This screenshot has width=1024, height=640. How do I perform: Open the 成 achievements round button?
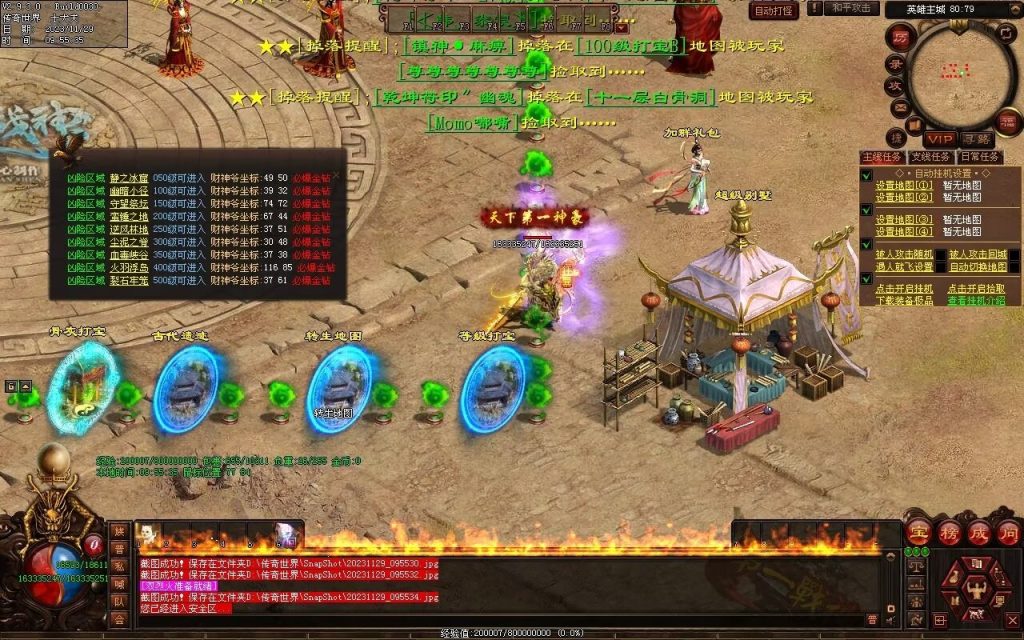978,533
